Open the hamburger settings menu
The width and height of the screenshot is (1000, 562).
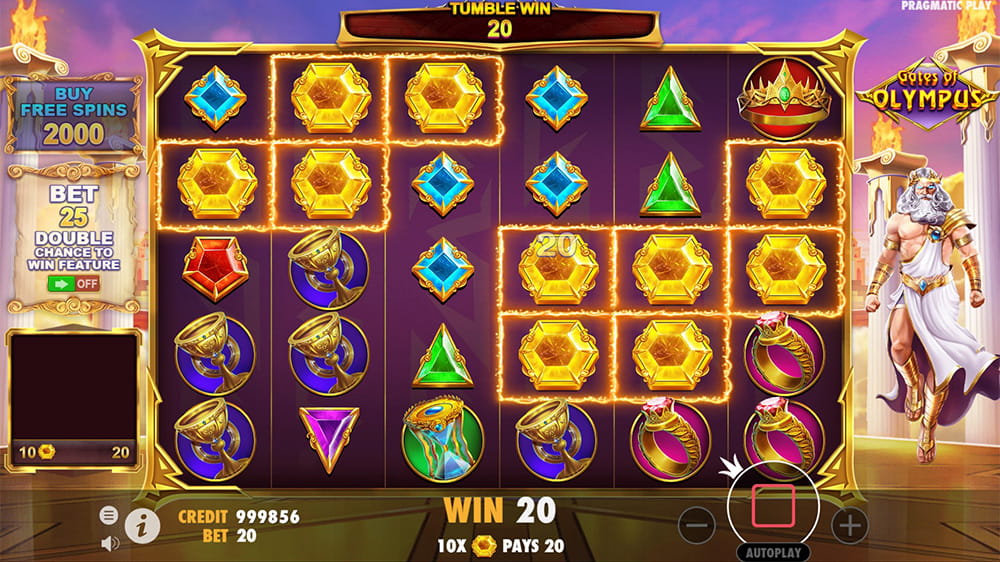click(109, 515)
